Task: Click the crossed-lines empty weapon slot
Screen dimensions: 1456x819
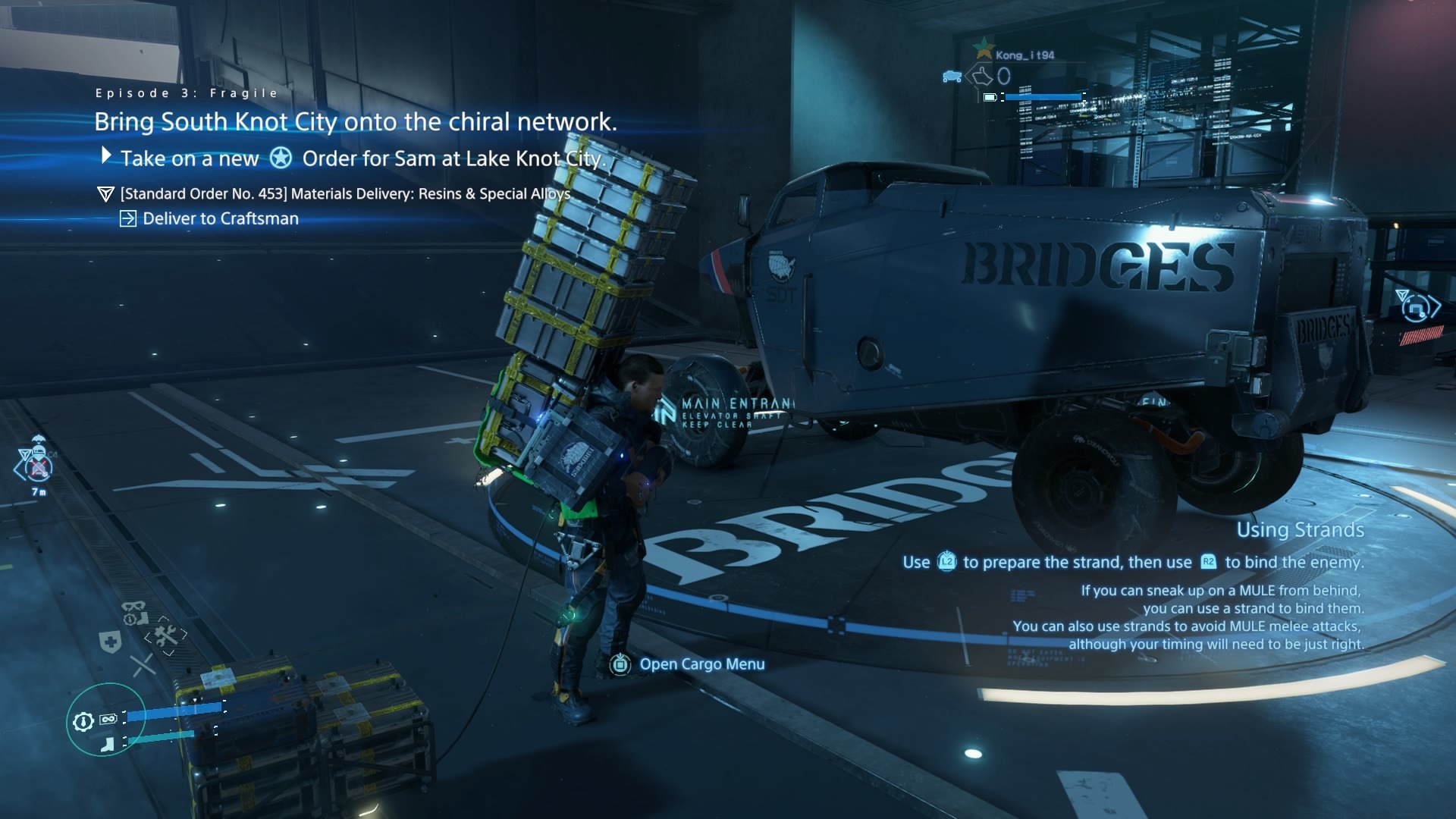Action: pos(142,666)
